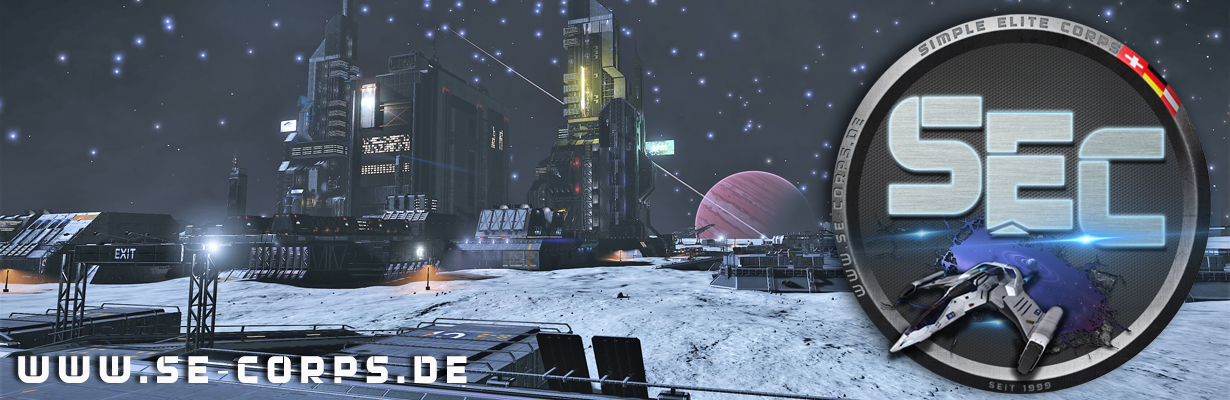The image size is (1230, 400).
Task: Click the SEC Simple Elite Corps logo
Action: 1028,200
